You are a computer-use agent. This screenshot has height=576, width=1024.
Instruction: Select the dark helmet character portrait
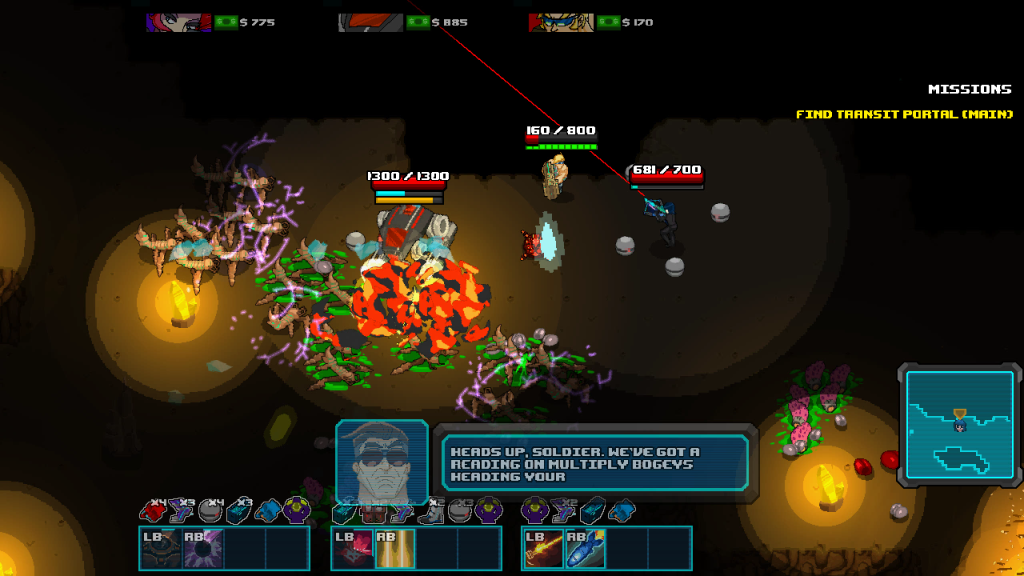(x=370, y=22)
